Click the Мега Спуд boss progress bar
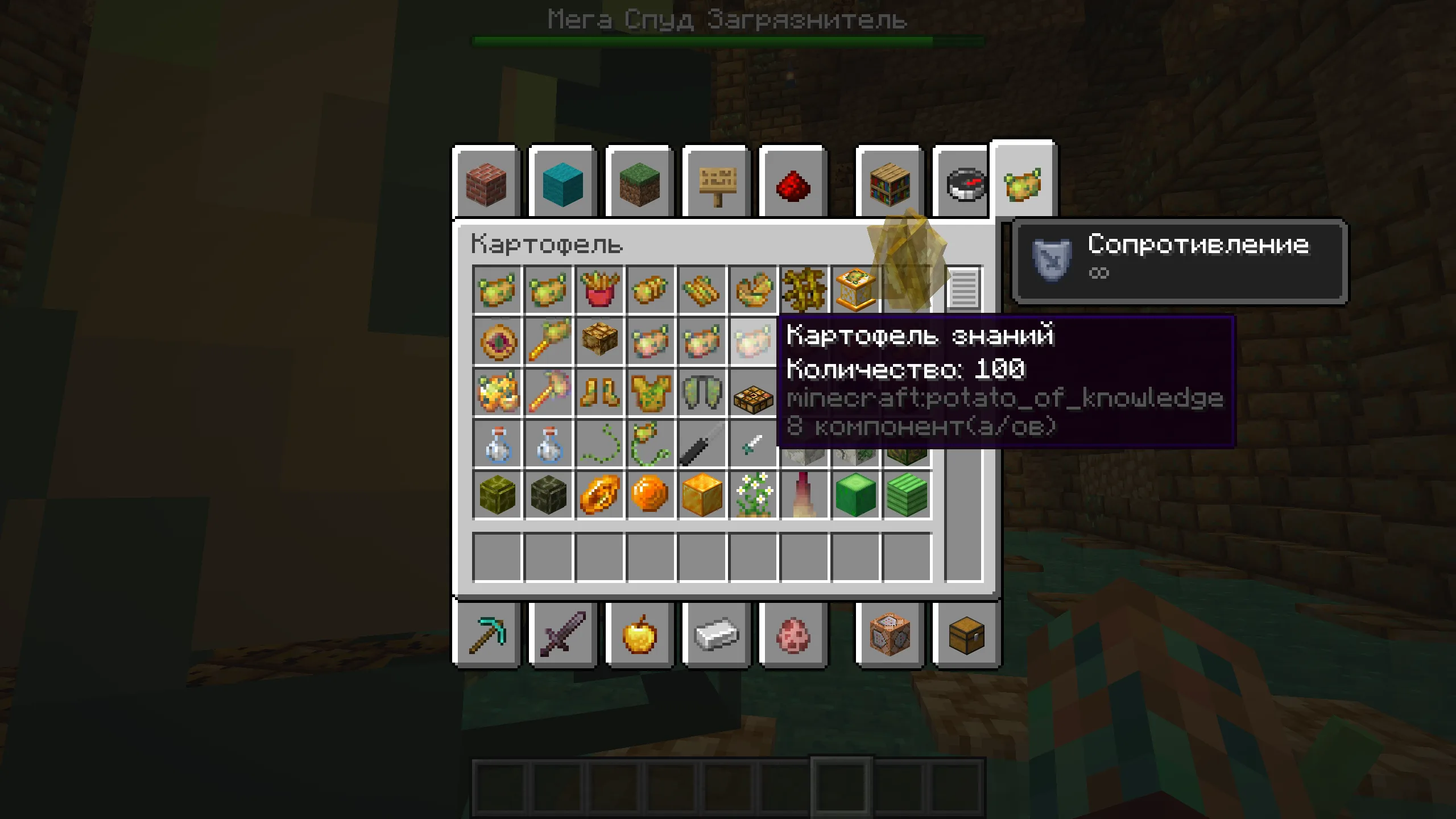 [728, 40]
